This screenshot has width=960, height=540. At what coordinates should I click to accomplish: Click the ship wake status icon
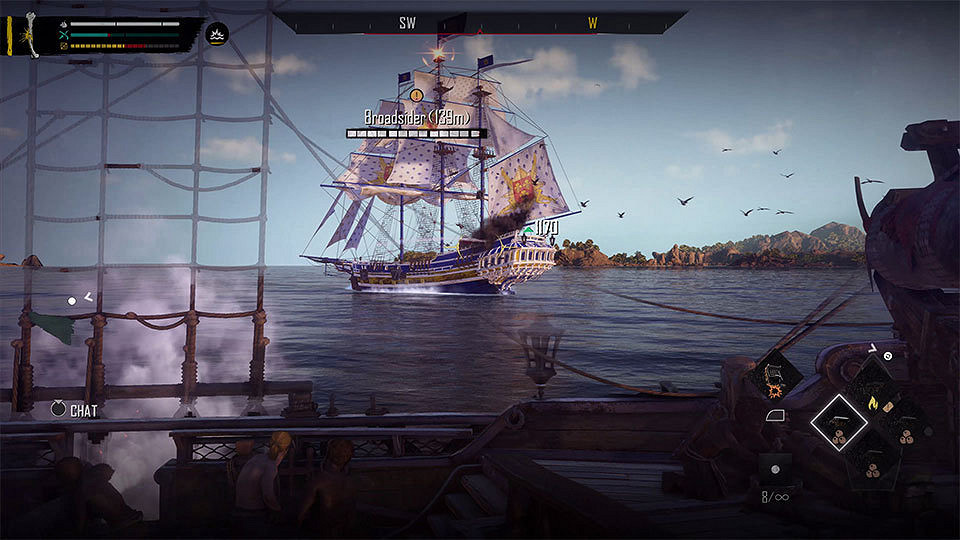pos(217,34)
